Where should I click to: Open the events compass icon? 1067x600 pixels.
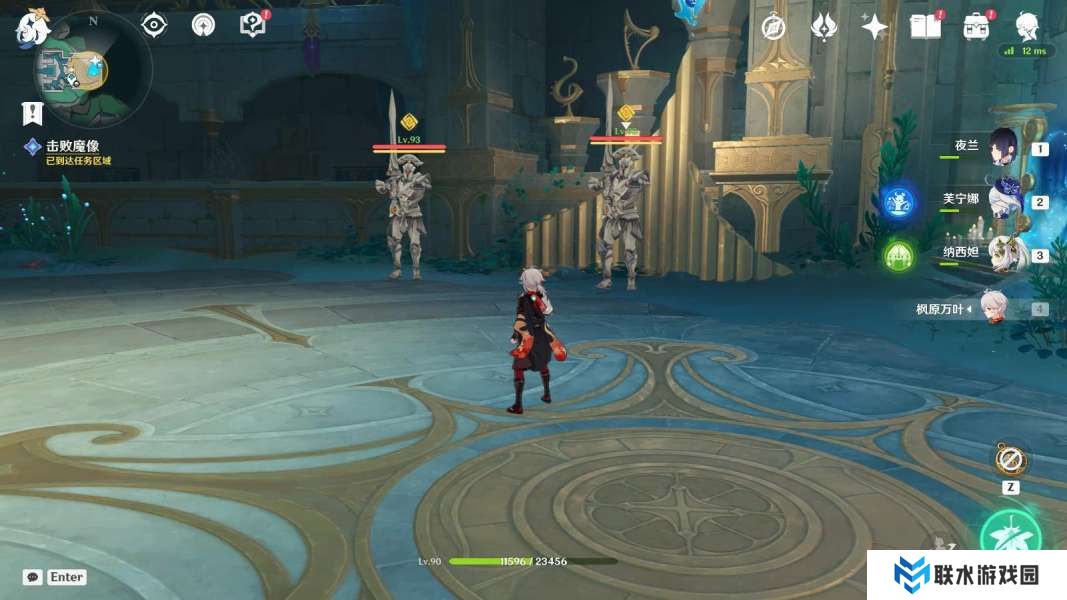773,27
